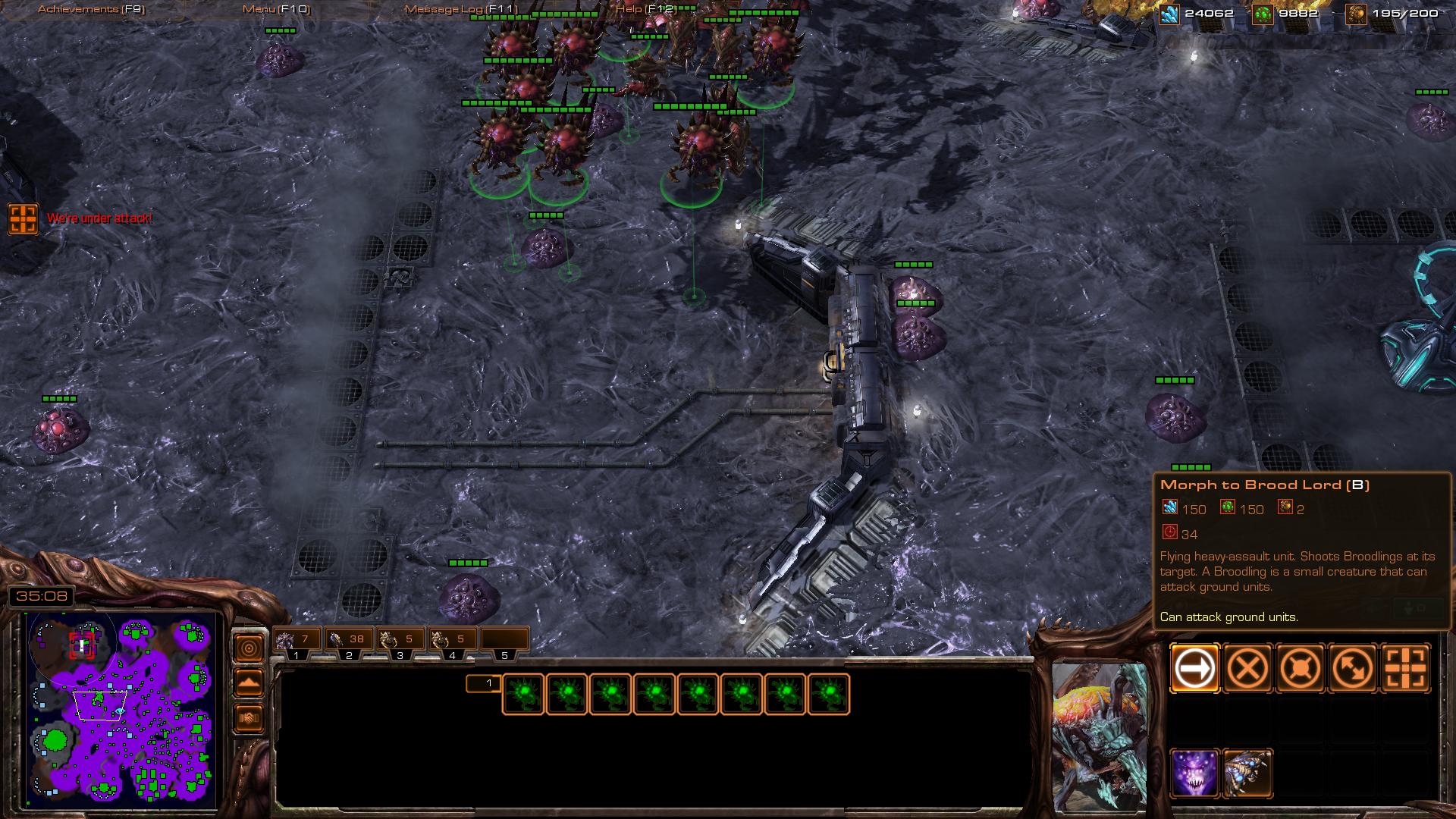
Task: Open the Help menu
Action: (x=645, y=9)
